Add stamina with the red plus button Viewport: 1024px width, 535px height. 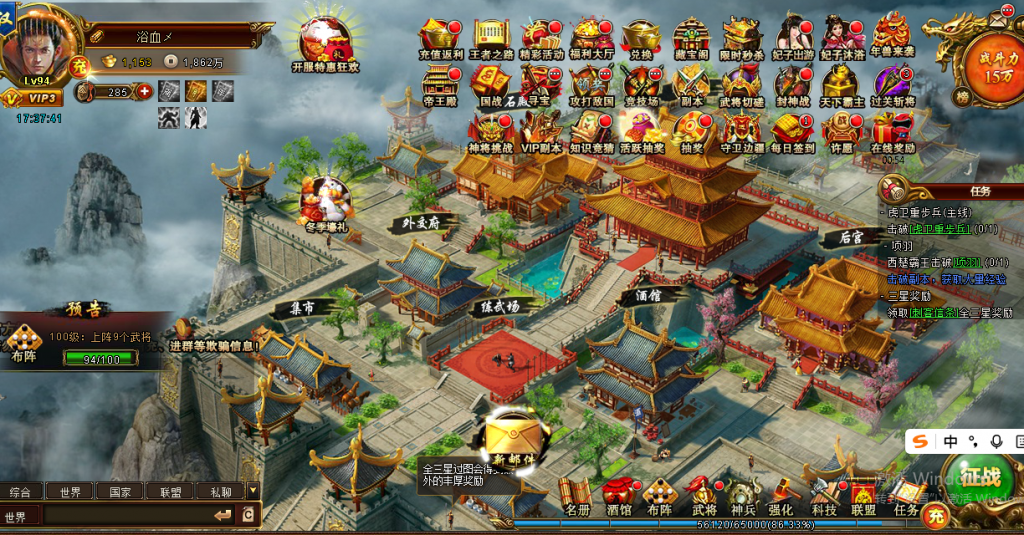[144, 92]
